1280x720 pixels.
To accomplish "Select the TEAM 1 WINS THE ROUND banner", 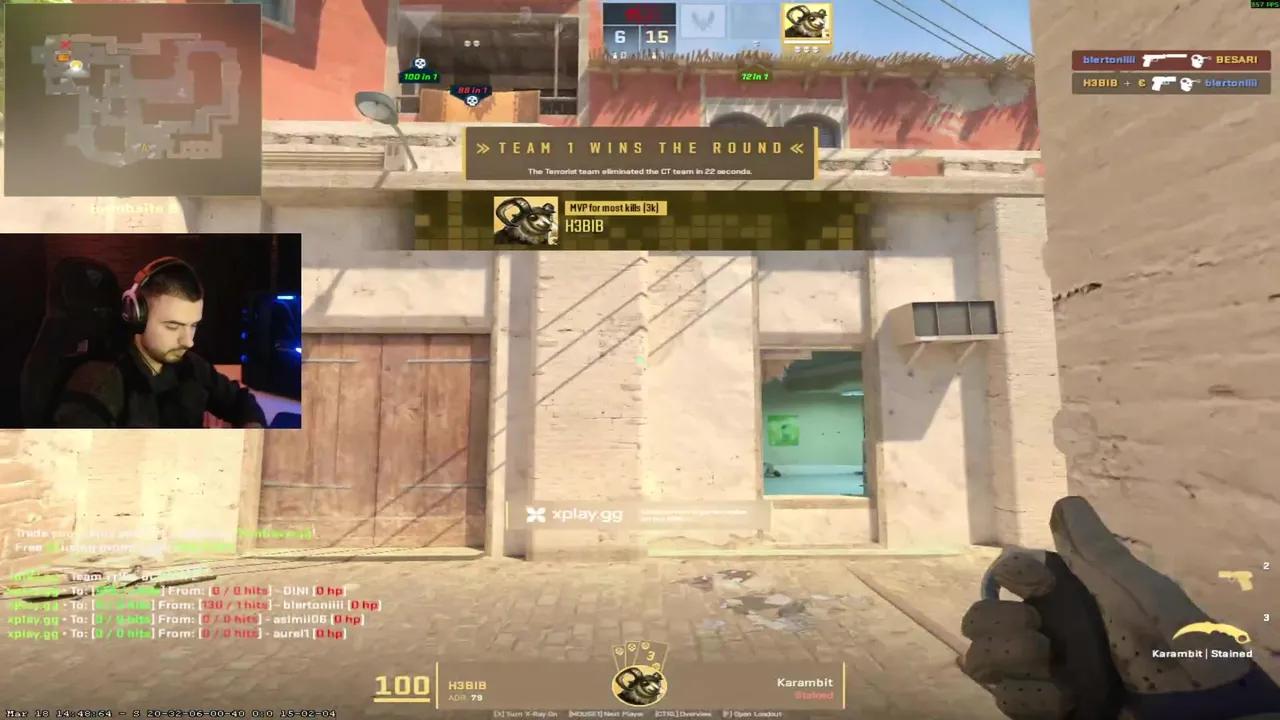I will point(640,148).
